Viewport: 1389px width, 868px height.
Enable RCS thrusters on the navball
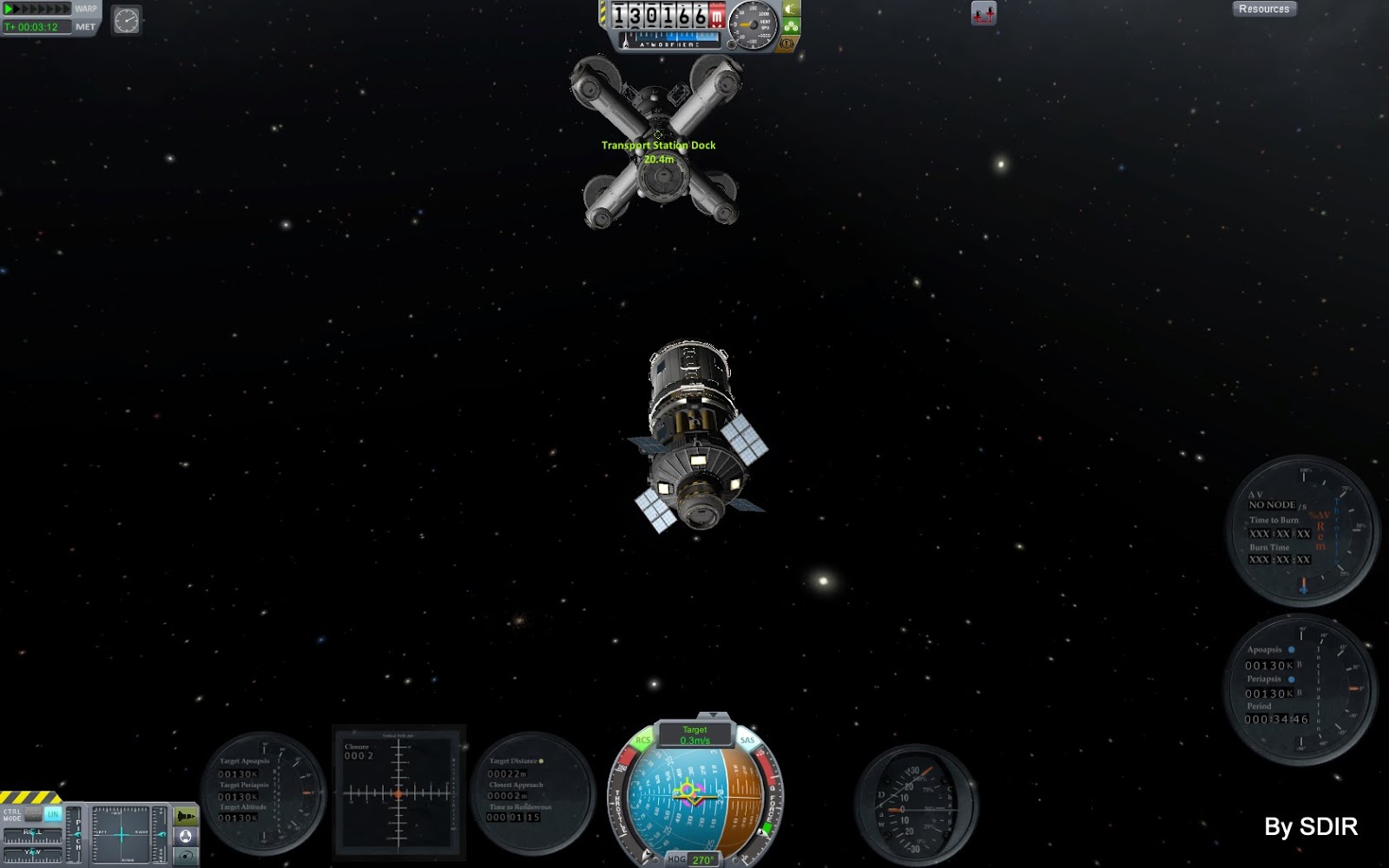642,740
